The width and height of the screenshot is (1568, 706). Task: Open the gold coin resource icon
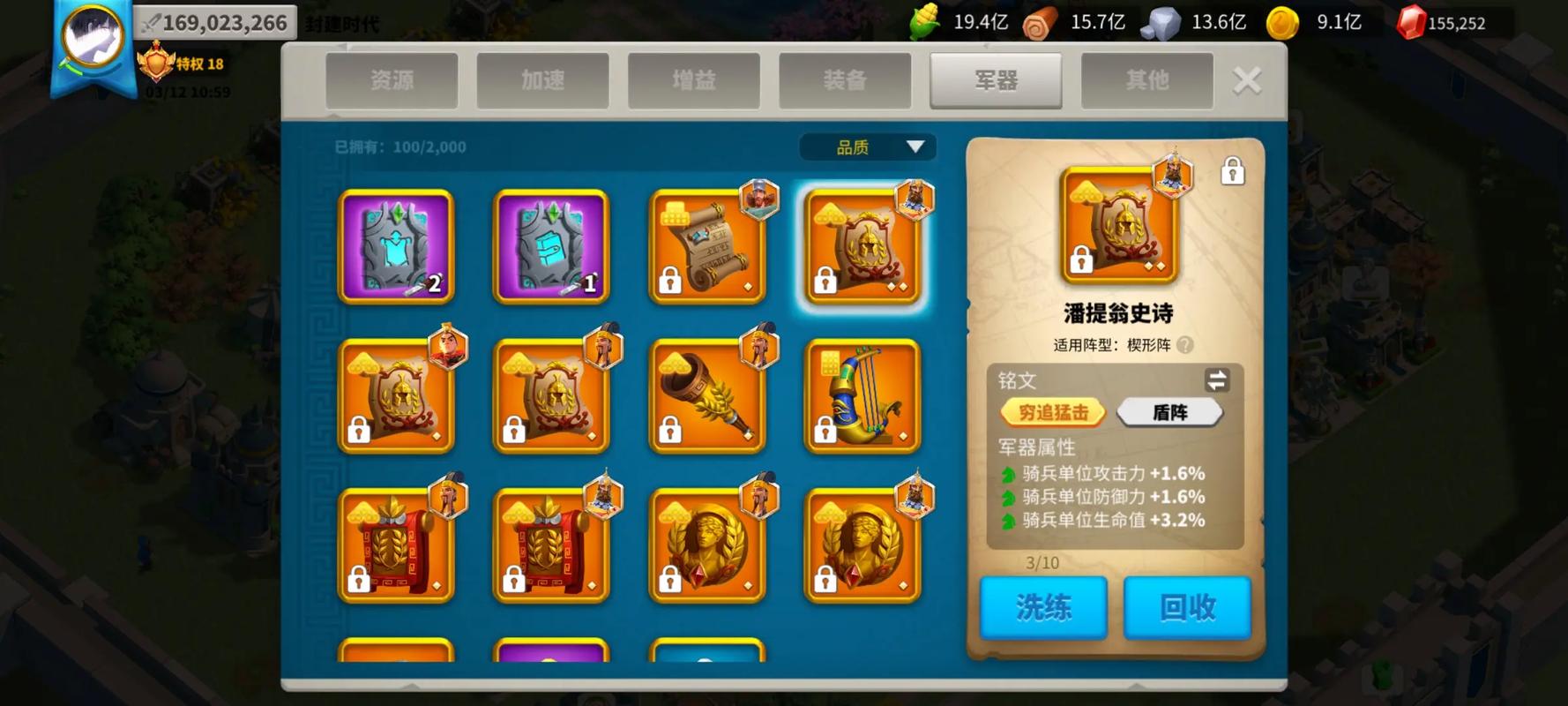point(1283,22)
